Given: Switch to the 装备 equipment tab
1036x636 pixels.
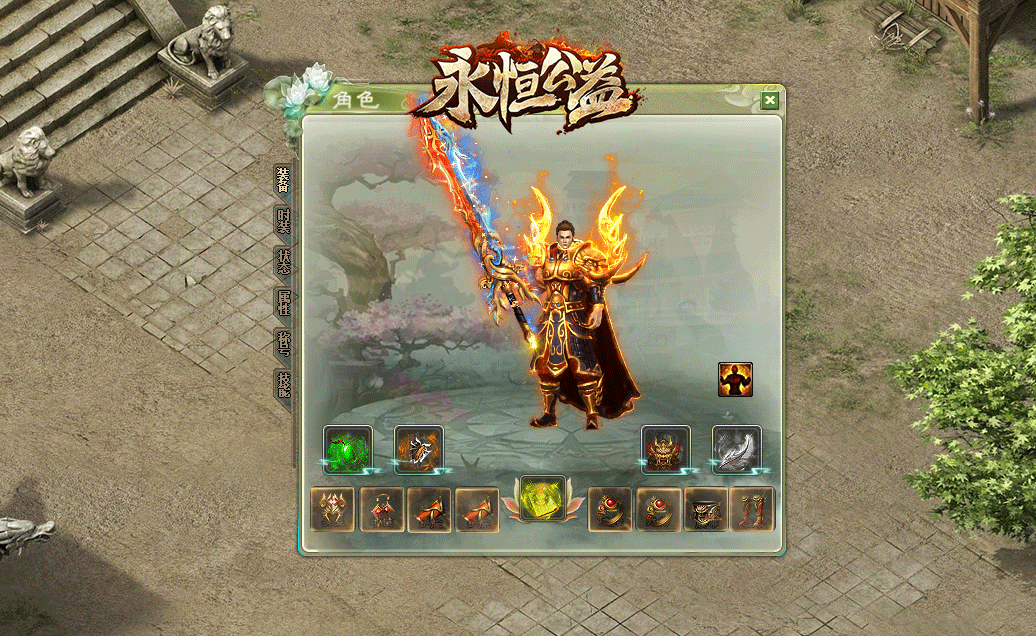Looking at the screenshot, I should tap(284, 180).
